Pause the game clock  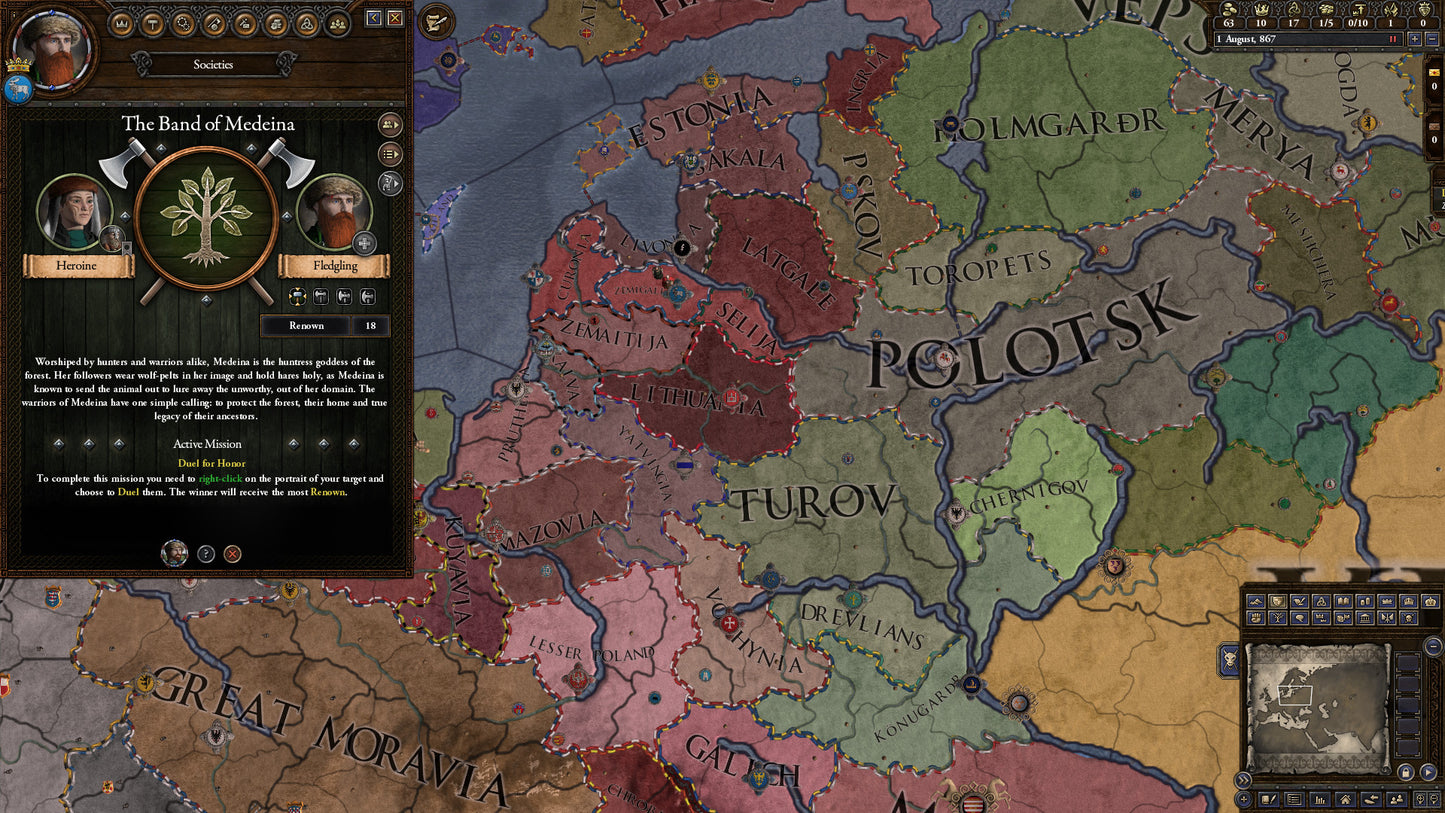[1393, 39]
